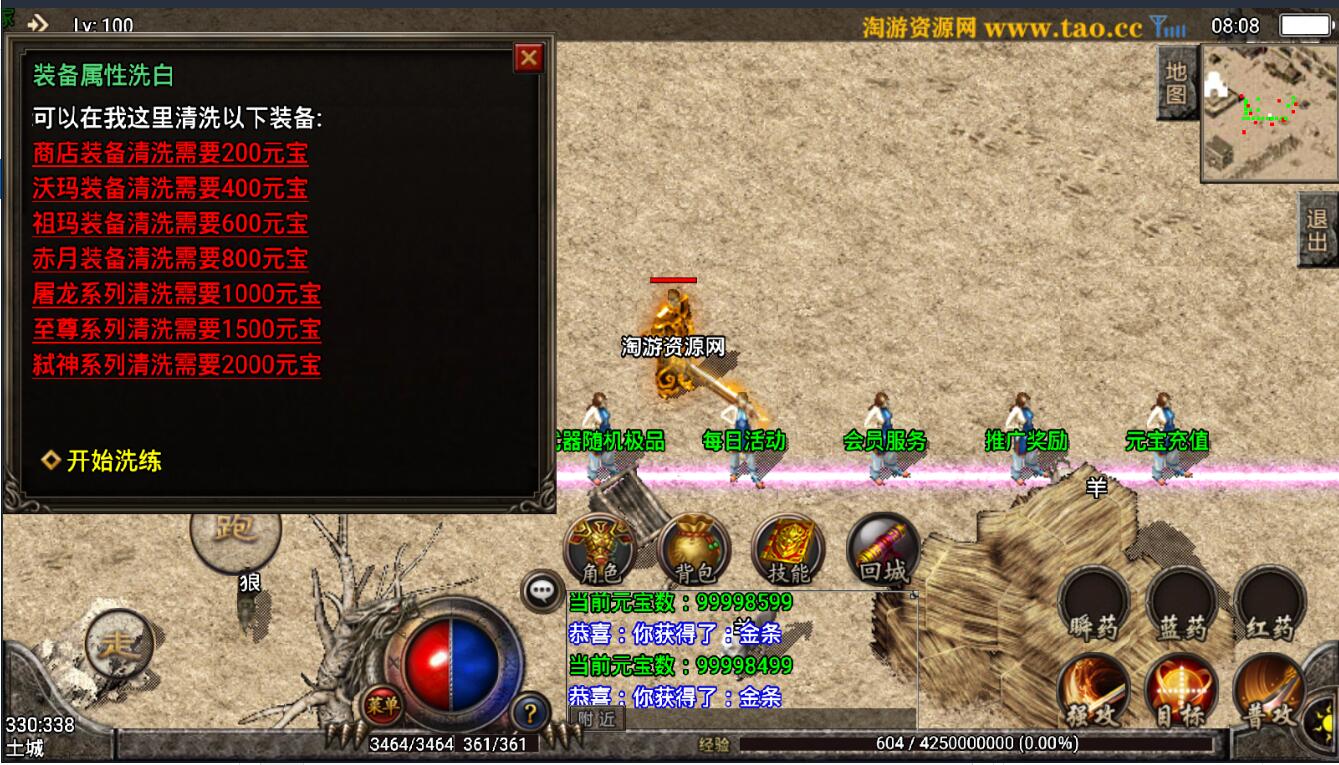Viewport: 1339px width, 765px height.
Task: Choose God Slayer wash for 2000 yuanbao
Action: click(x=176, y=364)
